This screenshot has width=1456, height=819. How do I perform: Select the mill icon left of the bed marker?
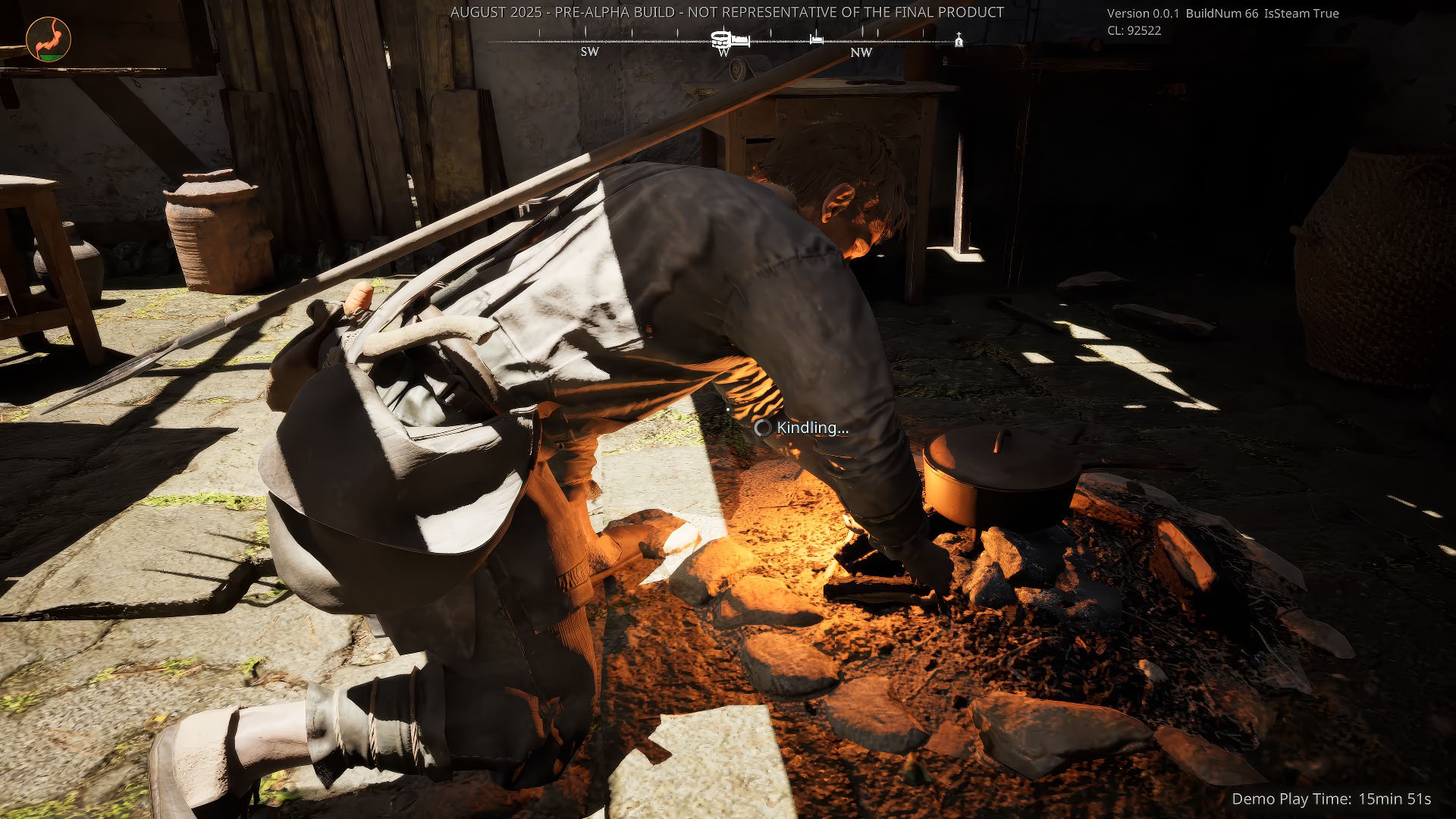pyautogui.click(x=720, y=38)
